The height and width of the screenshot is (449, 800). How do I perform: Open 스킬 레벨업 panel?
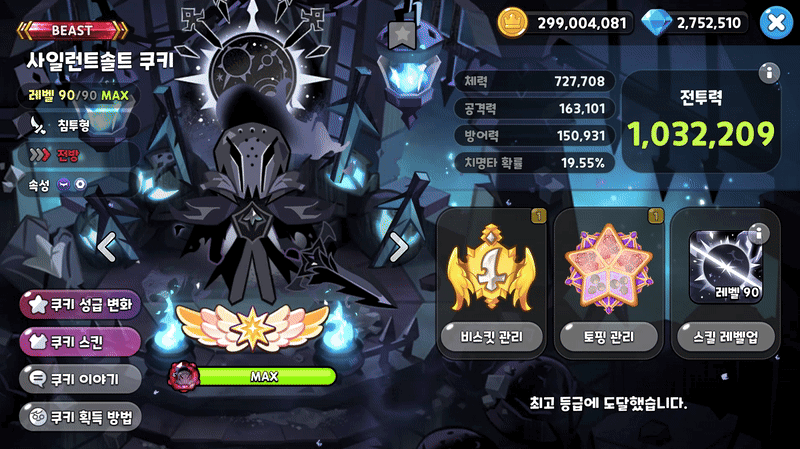pyautogui.click(x=728, y=283)
